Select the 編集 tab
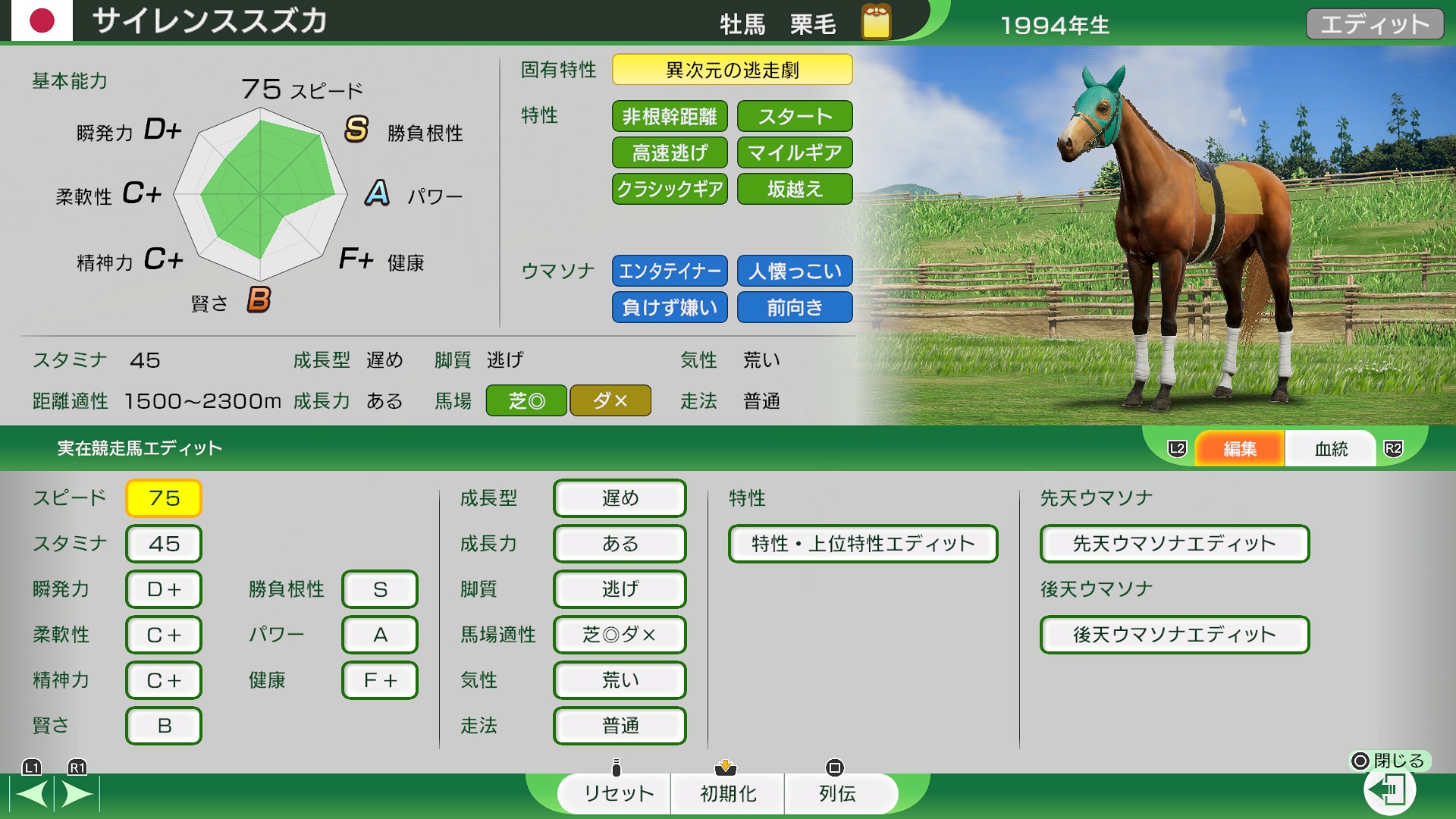 coord(1239,448)
